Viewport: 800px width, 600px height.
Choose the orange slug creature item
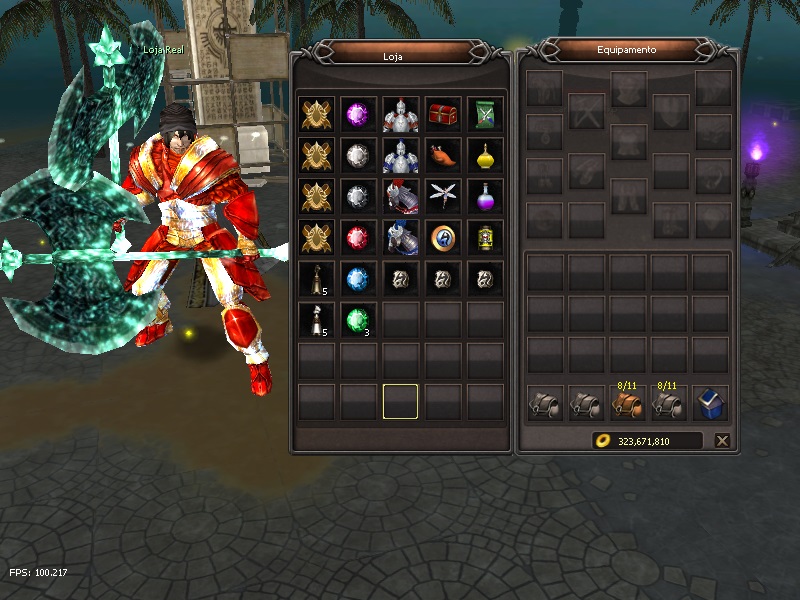[442, 155]
